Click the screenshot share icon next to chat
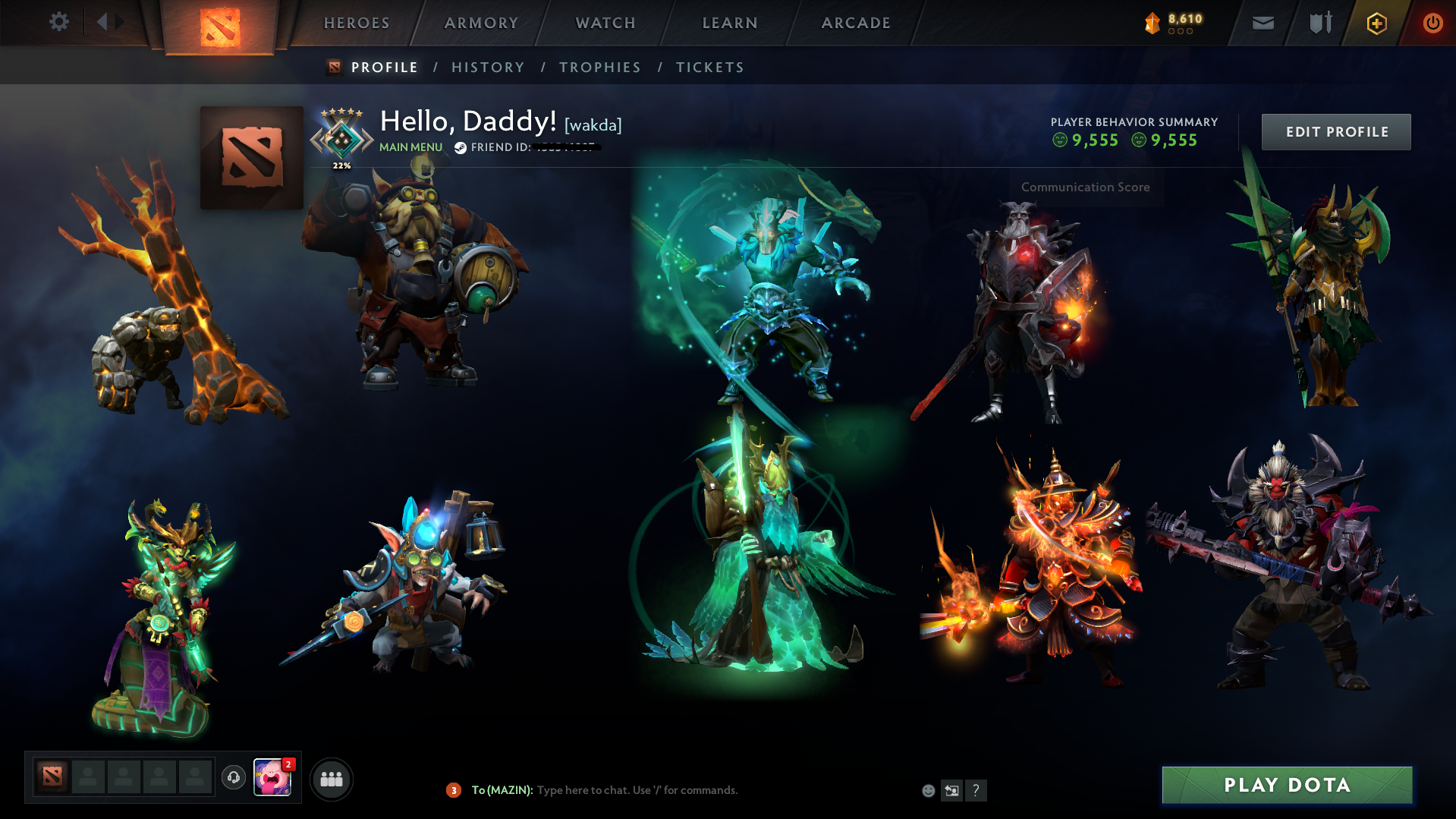This screenshot has height=819, width=1456. click(952, 790)
